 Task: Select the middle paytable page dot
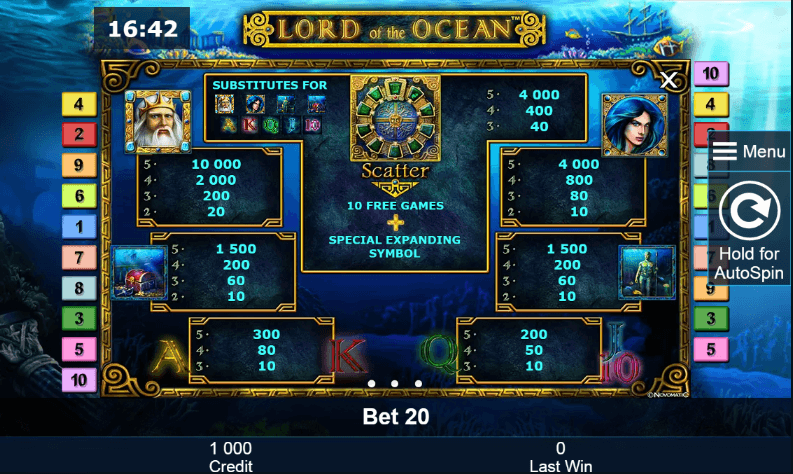click(x=394, y=383)
